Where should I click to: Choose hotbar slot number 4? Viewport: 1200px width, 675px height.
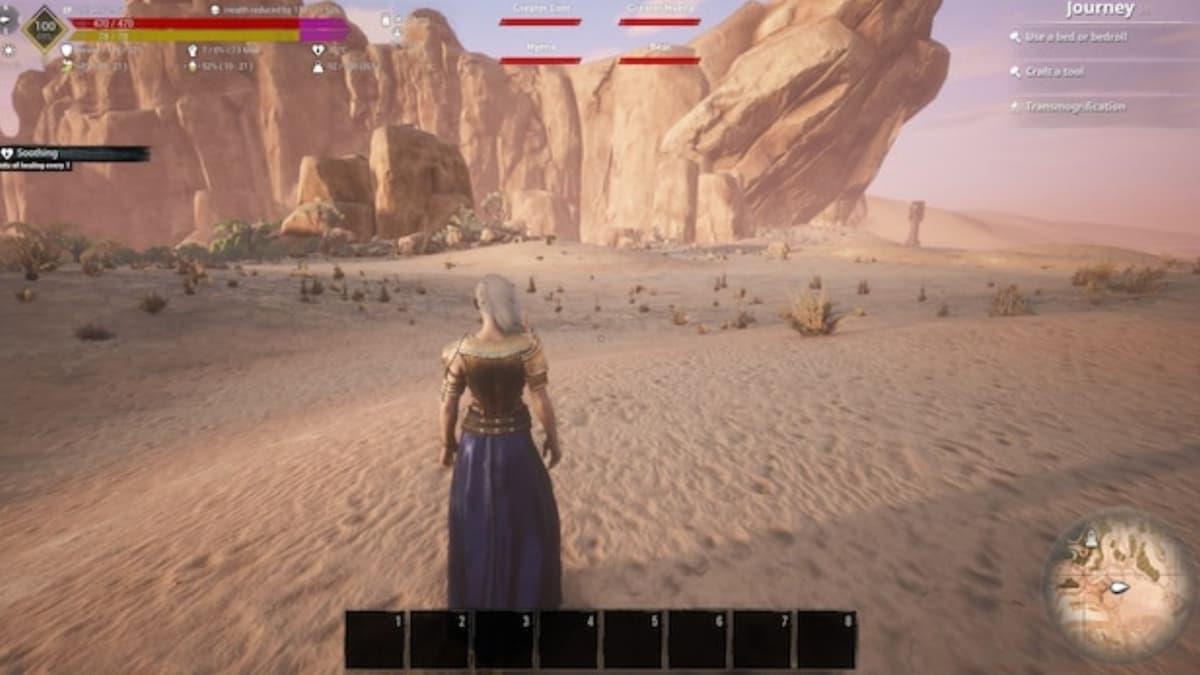[x=569, y=639]
